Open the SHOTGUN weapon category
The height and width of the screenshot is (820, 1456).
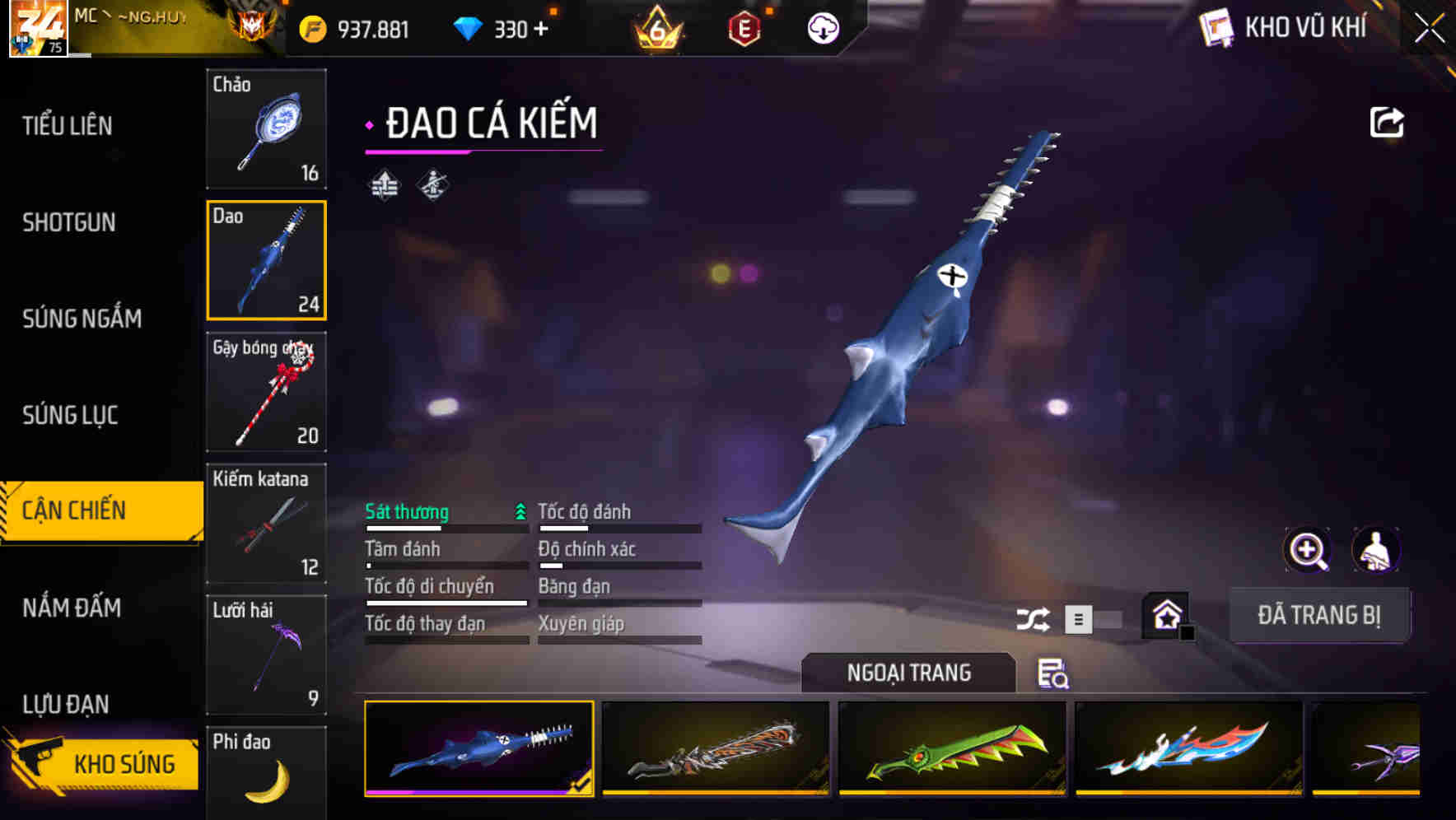coord(69,223)
